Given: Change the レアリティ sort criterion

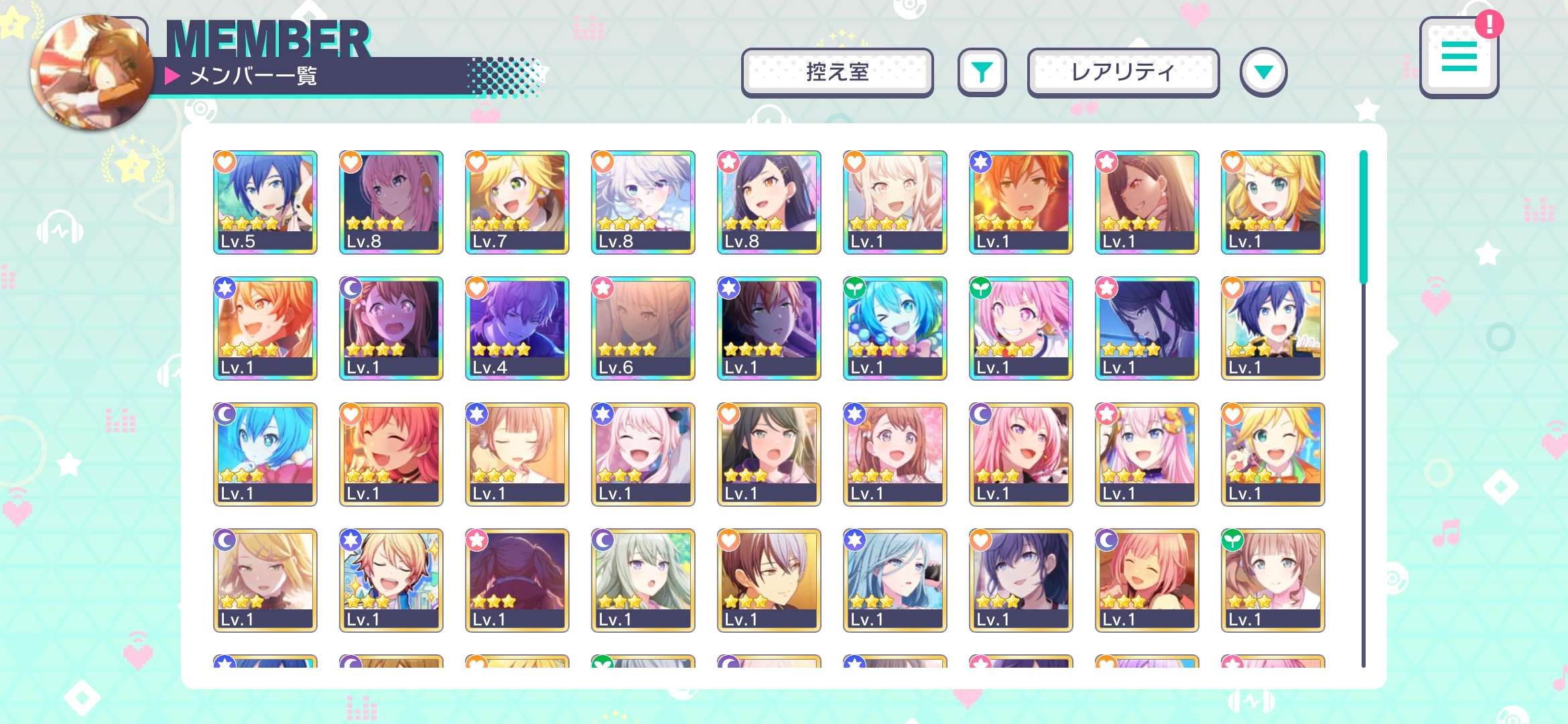Looking at the screenshot, I should pyautogui.click(x=1123, y=72).
